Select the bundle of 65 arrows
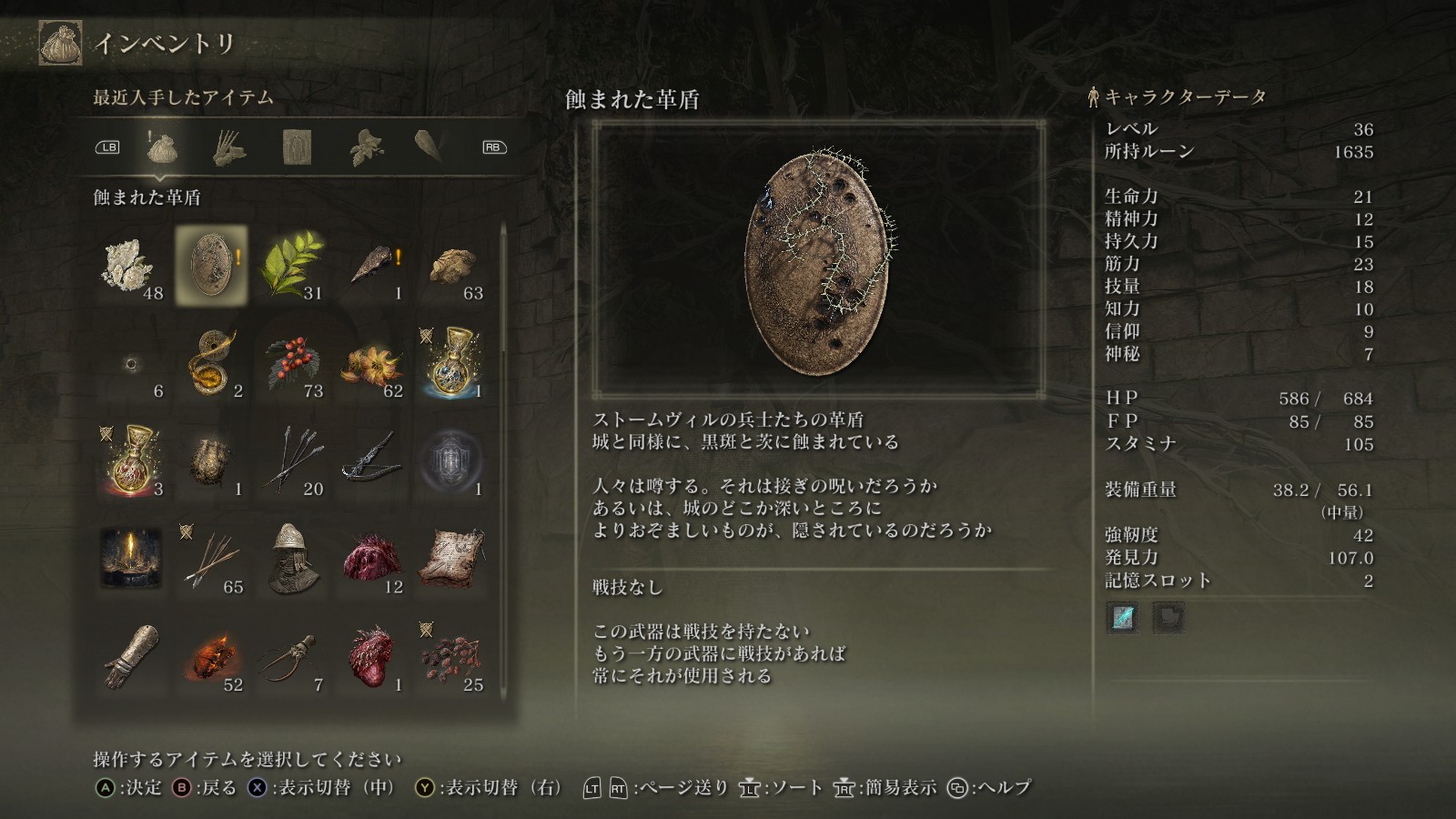 pyautogui.click(x=211, y=559)
